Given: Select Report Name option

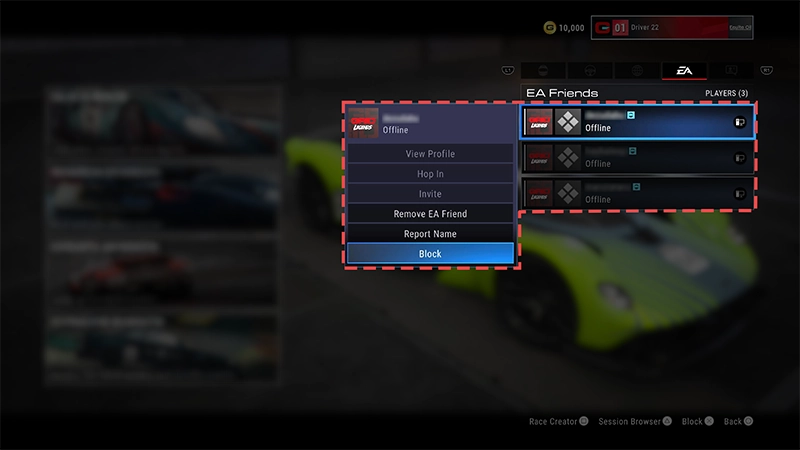Looking at the screenshot, I should (x=430, y=234).
